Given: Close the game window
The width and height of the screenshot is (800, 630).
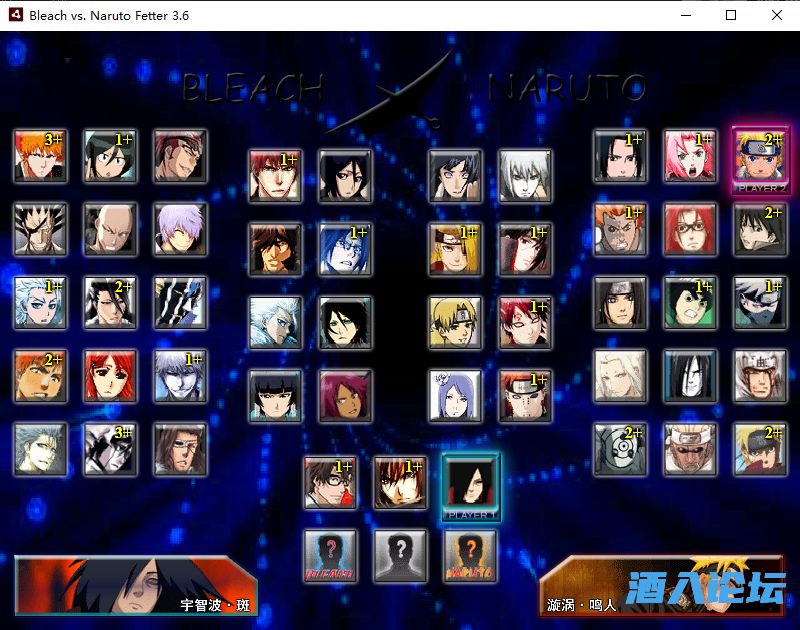Looking at the screenshot, I should [x=776, y=15].
